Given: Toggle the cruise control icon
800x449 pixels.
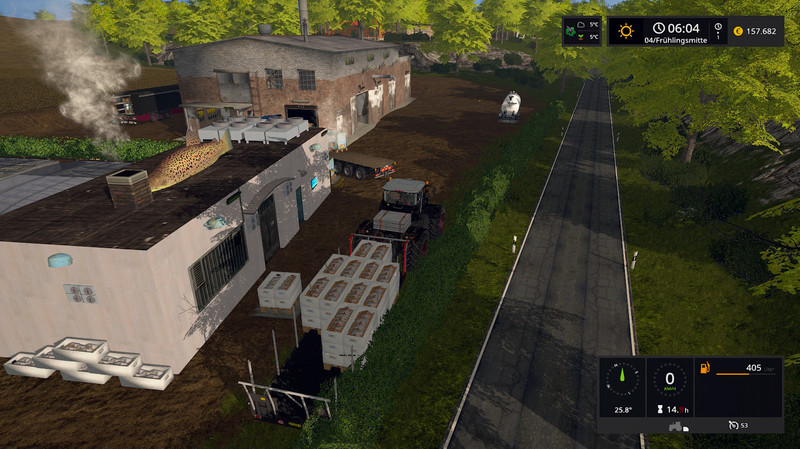Looking at the screenshot, I should click(733, 426).
